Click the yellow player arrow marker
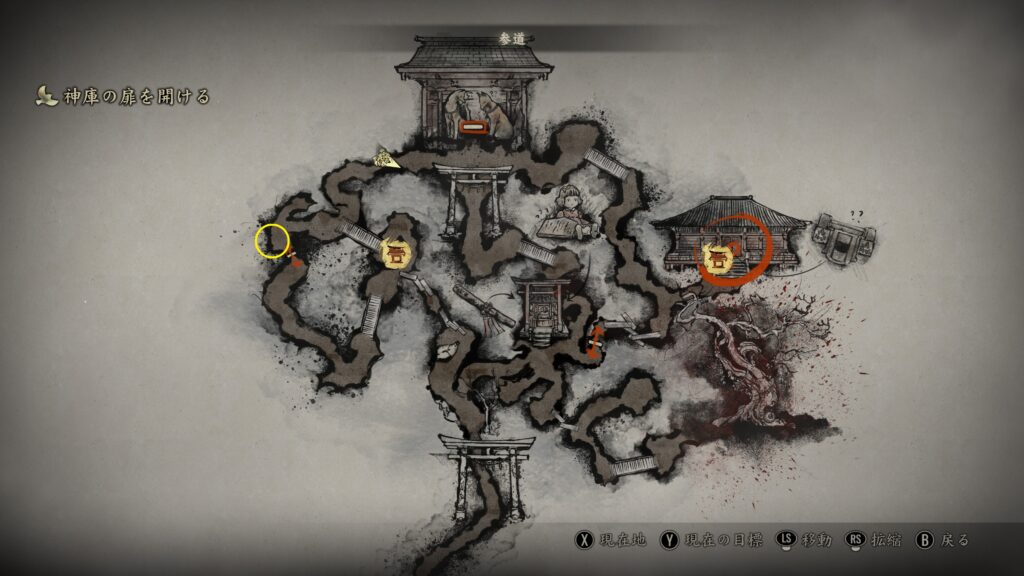The width and height of the screenshot is (1024, 576). click(385, 157)
